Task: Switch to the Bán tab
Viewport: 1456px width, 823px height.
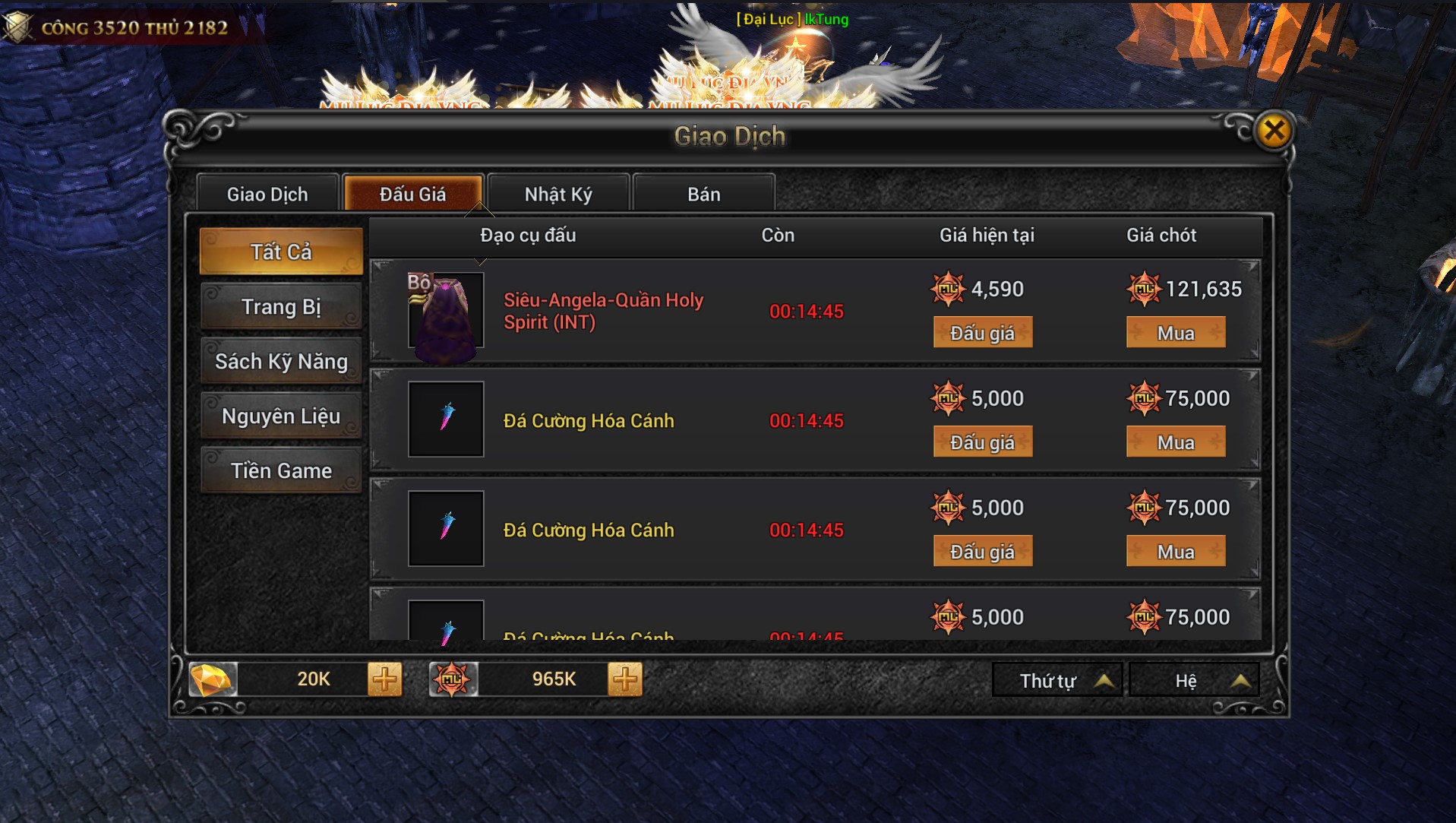Action: click(x=703, y=193)
